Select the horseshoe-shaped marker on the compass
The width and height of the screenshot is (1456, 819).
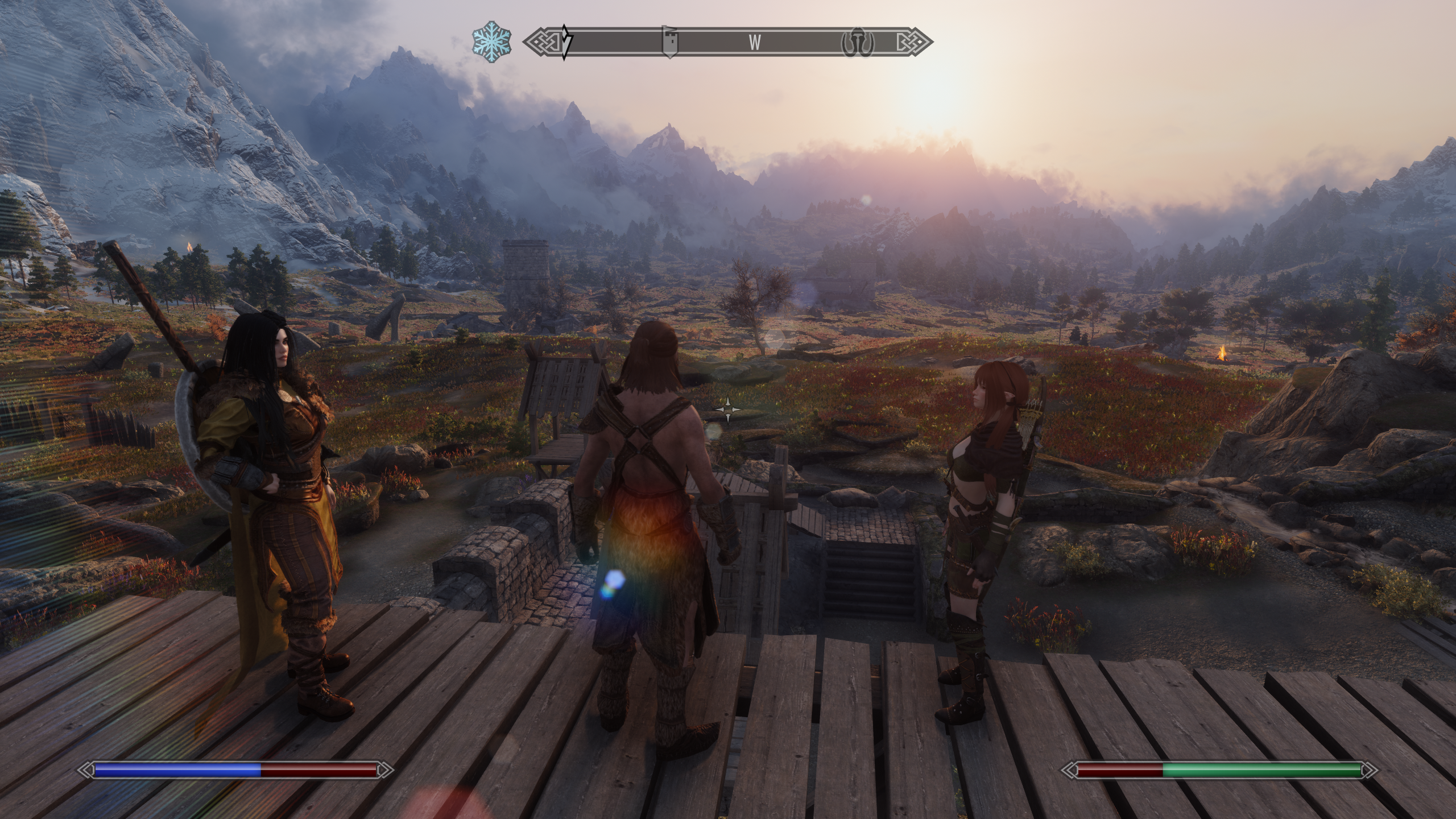pos(857,42)
